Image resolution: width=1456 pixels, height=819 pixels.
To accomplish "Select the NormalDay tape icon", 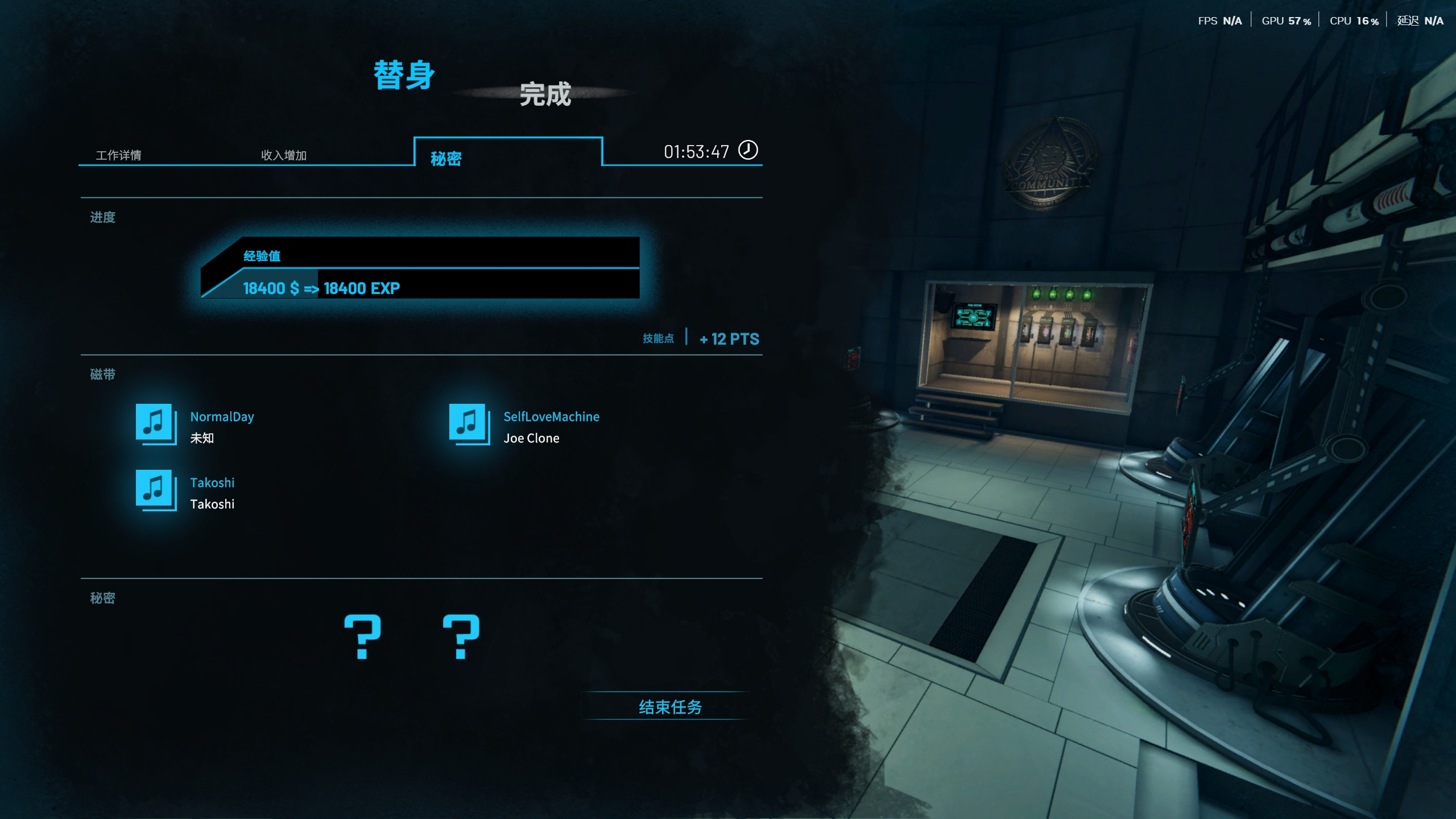I will [x=155, y=424].
